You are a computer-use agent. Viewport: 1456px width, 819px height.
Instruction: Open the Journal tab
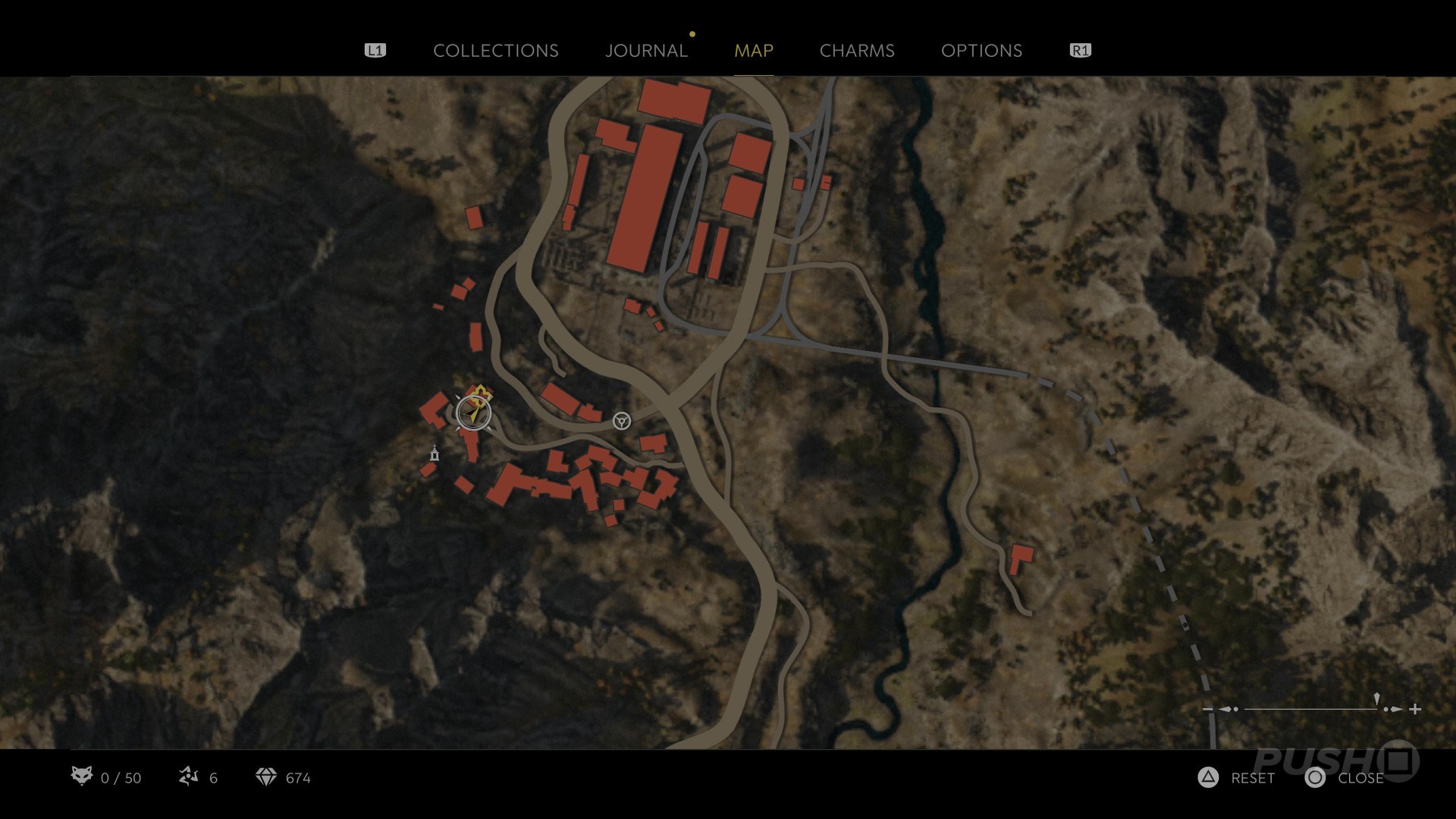(646, 51)
